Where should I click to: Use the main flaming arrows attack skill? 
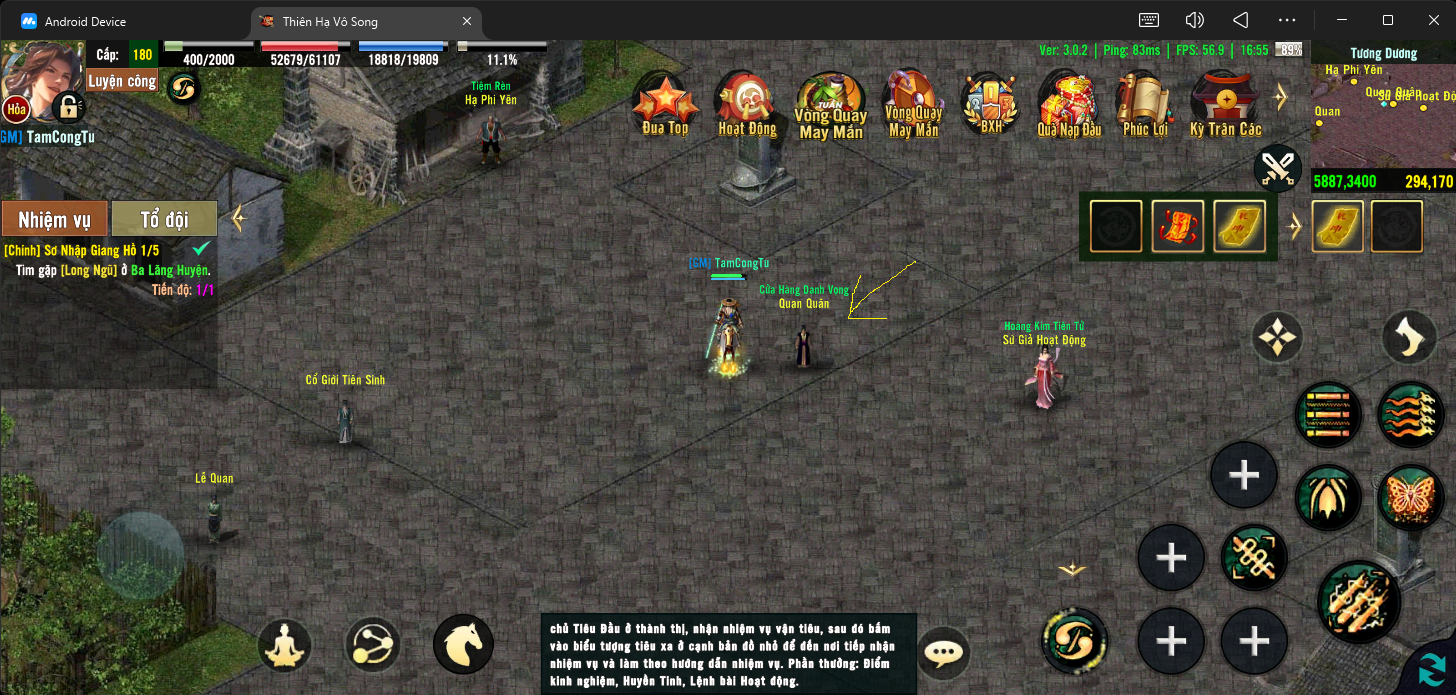click(1358, 600)
